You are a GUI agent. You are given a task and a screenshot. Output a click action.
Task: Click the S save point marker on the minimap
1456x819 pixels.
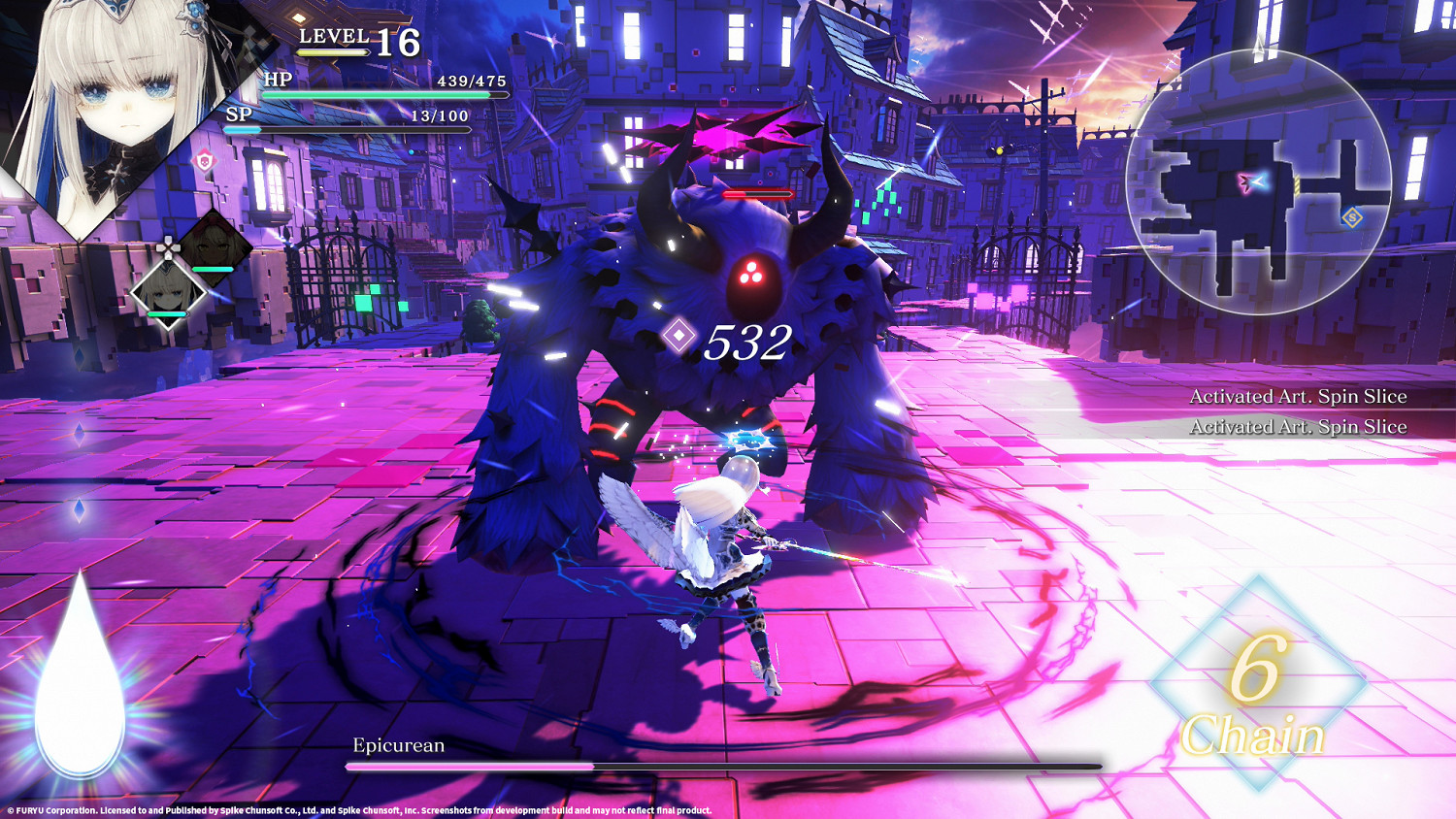(x=1351, y=217)
